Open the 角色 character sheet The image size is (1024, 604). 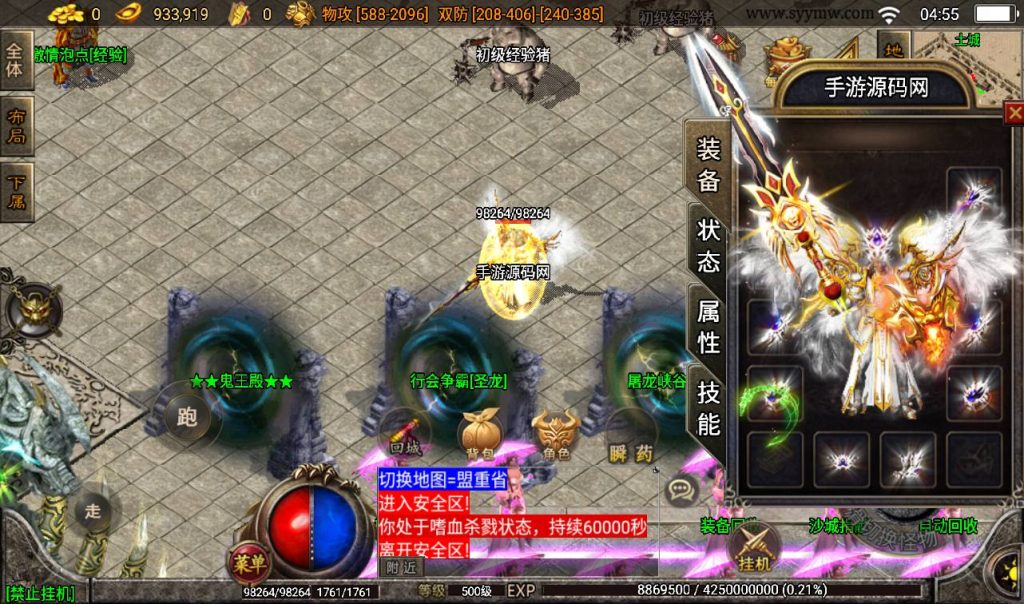pos(556,436)
